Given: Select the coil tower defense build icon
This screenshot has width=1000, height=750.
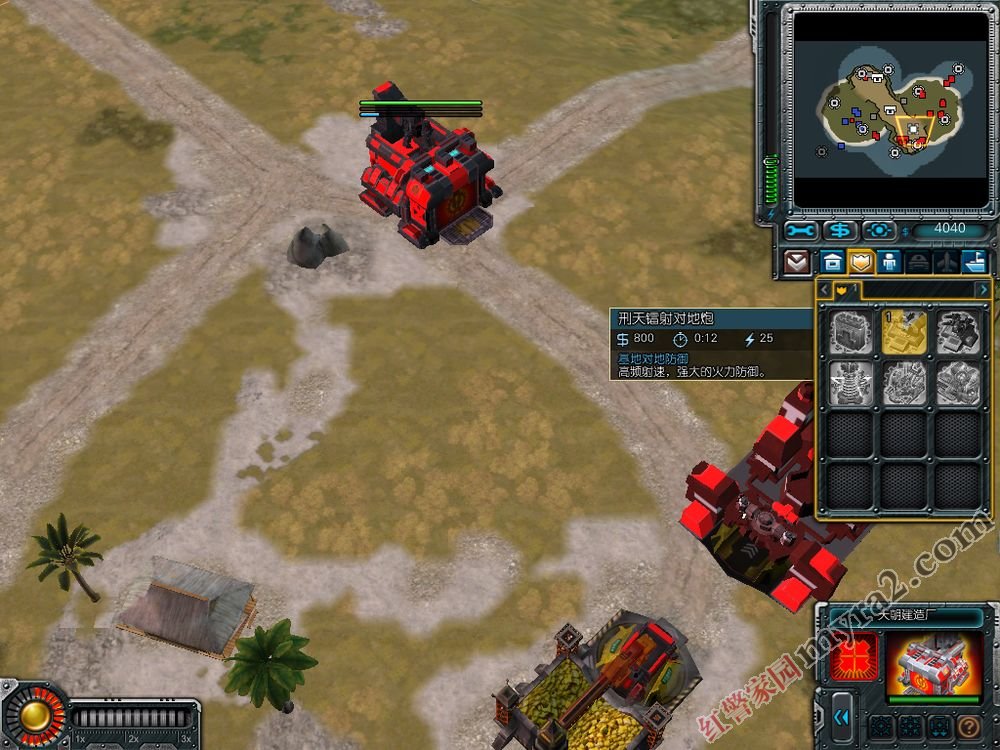Looking at the screenshot, I should click(x=851, y=383).
